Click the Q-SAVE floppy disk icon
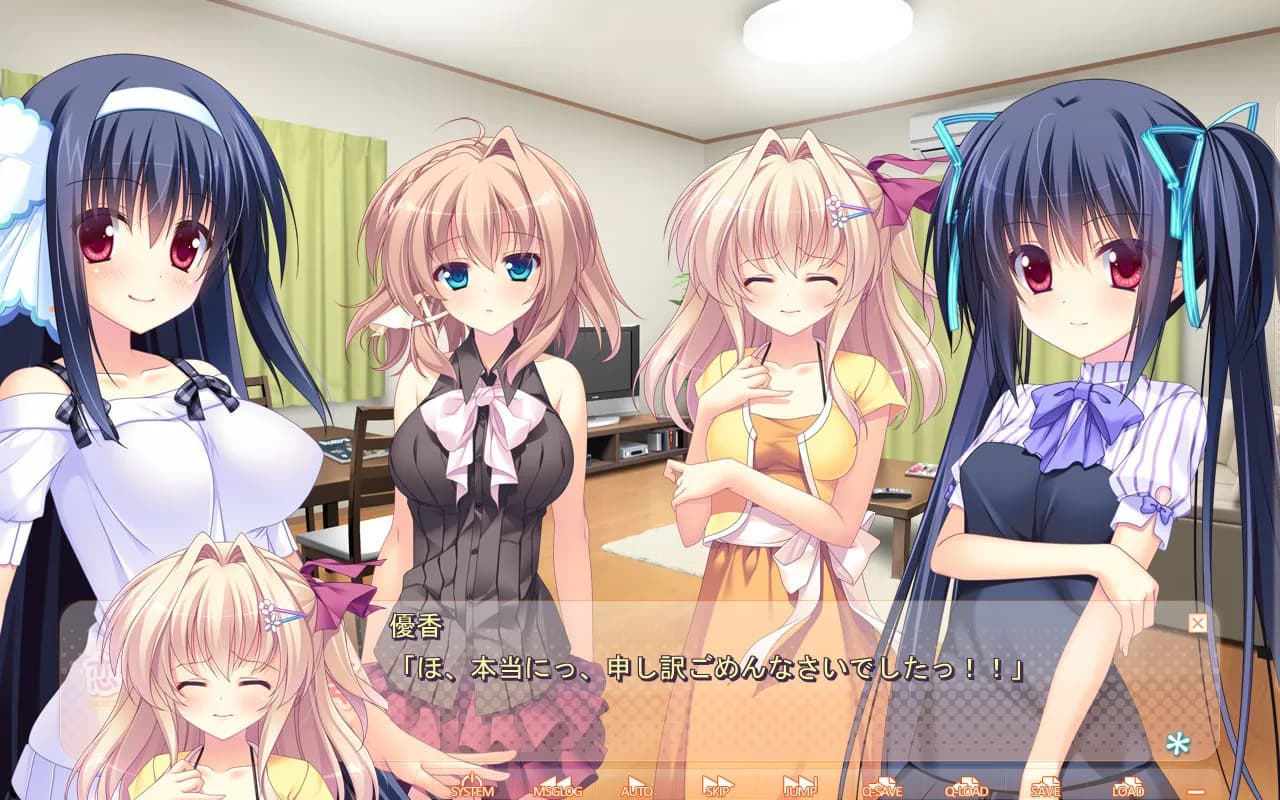This screenshot has height=800, width=1280. [884, 780]
